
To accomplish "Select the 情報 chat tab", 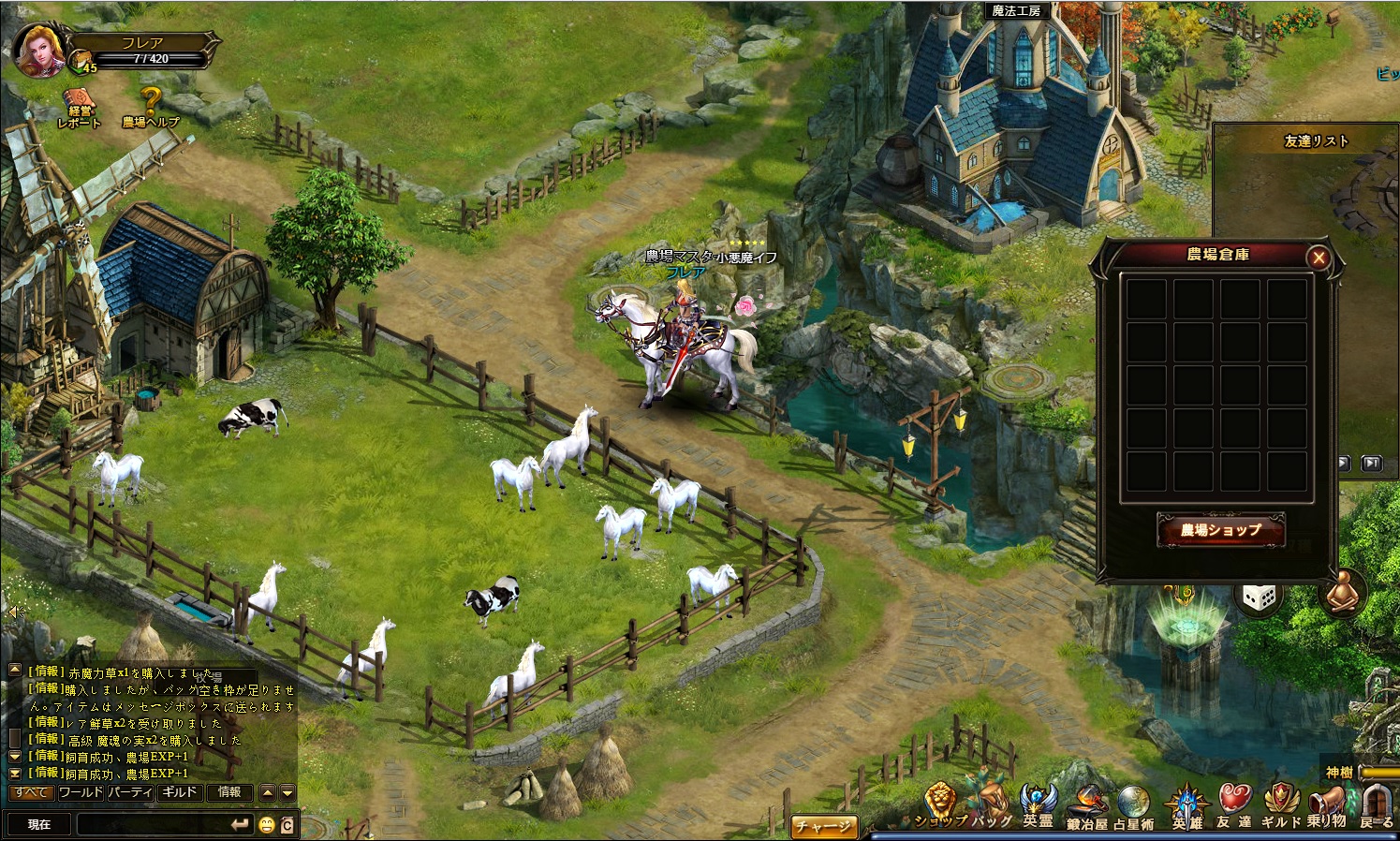I will [229, 792].
